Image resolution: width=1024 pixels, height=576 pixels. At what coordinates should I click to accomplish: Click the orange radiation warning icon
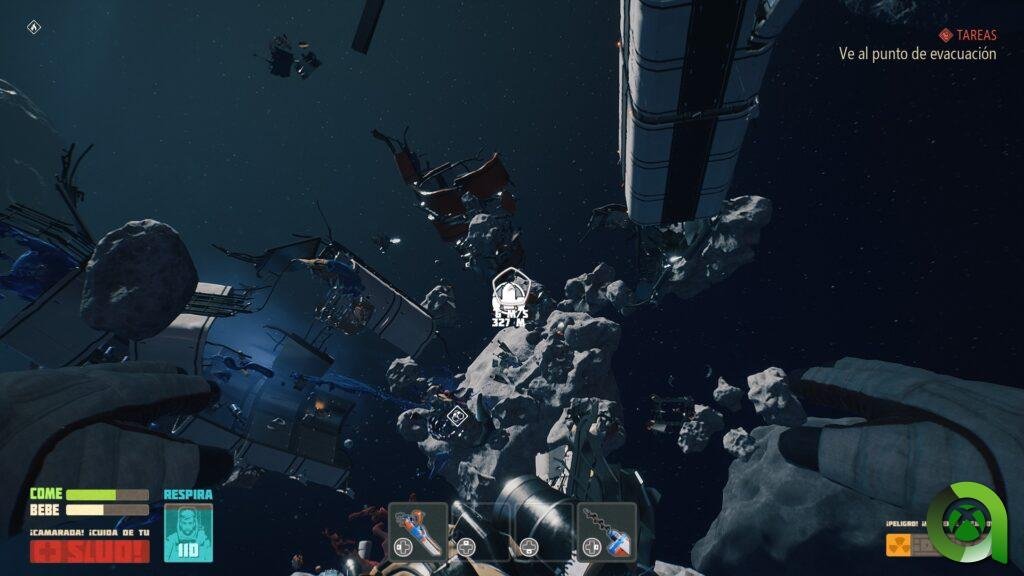[898, 544]
